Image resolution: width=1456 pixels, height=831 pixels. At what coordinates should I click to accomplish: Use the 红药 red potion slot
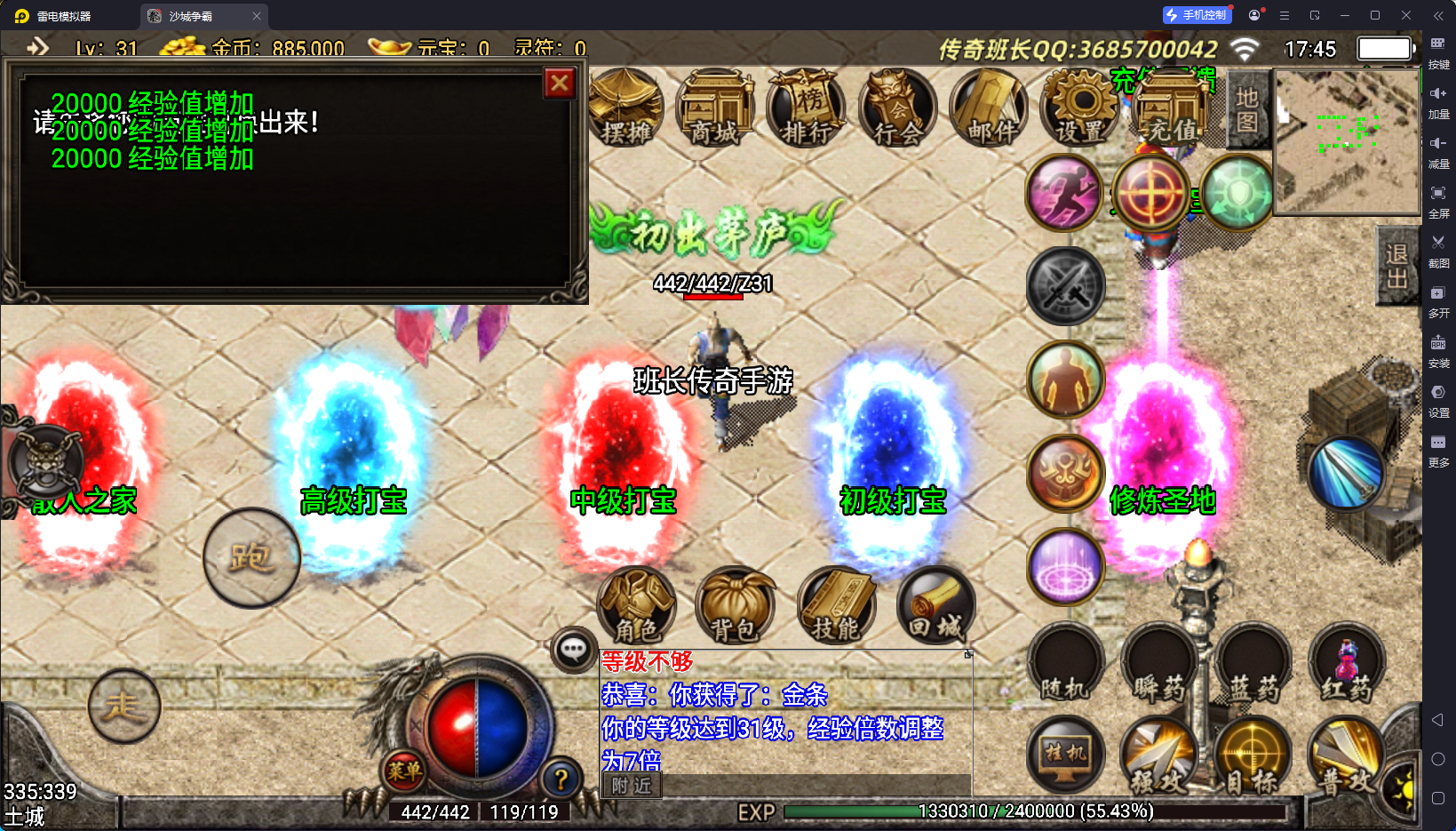pyautogui.click(x=1347, y=664)
